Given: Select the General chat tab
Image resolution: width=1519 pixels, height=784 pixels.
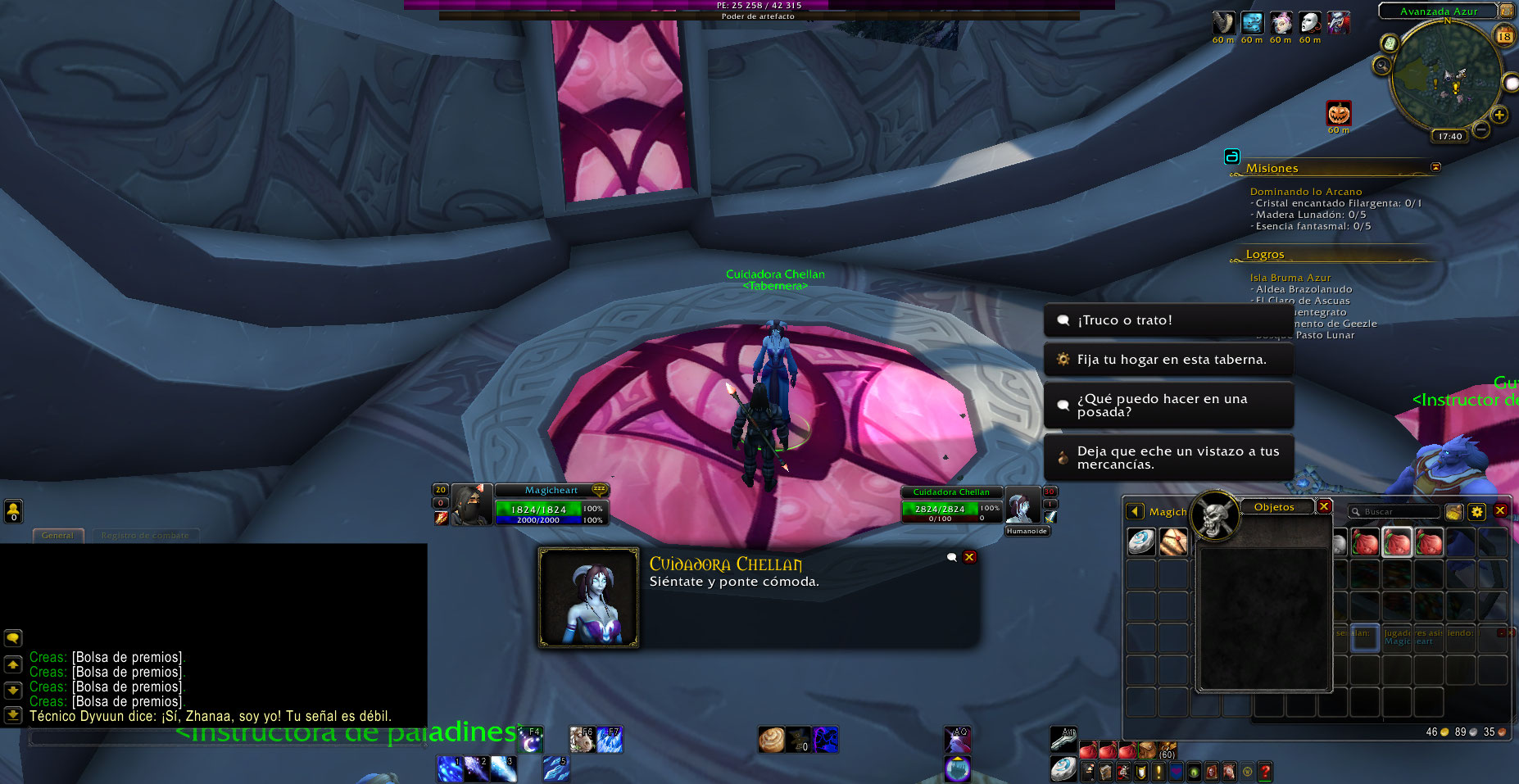Looking at the screenshot, I should tap(57, 536).
